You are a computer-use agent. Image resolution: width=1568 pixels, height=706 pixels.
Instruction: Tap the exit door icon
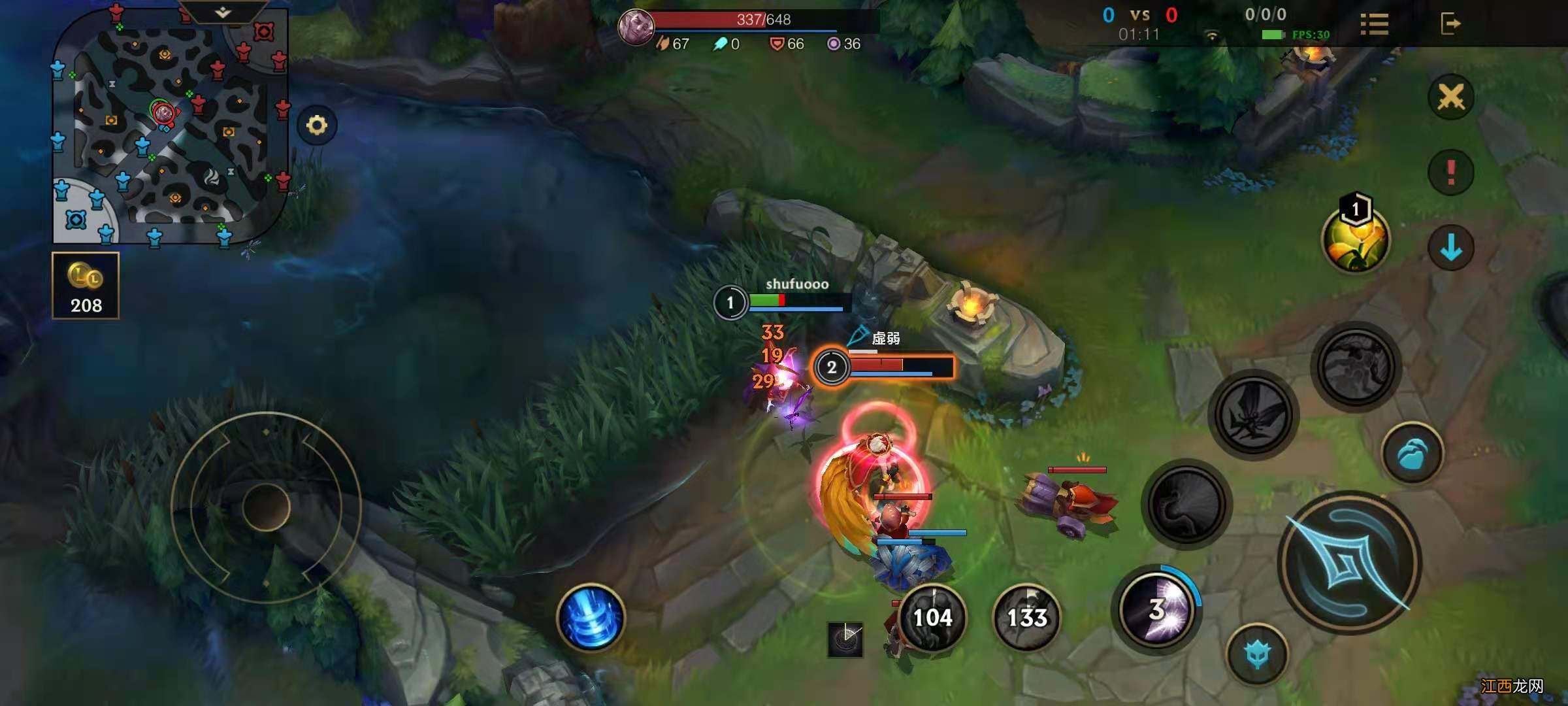point(1450,24)
